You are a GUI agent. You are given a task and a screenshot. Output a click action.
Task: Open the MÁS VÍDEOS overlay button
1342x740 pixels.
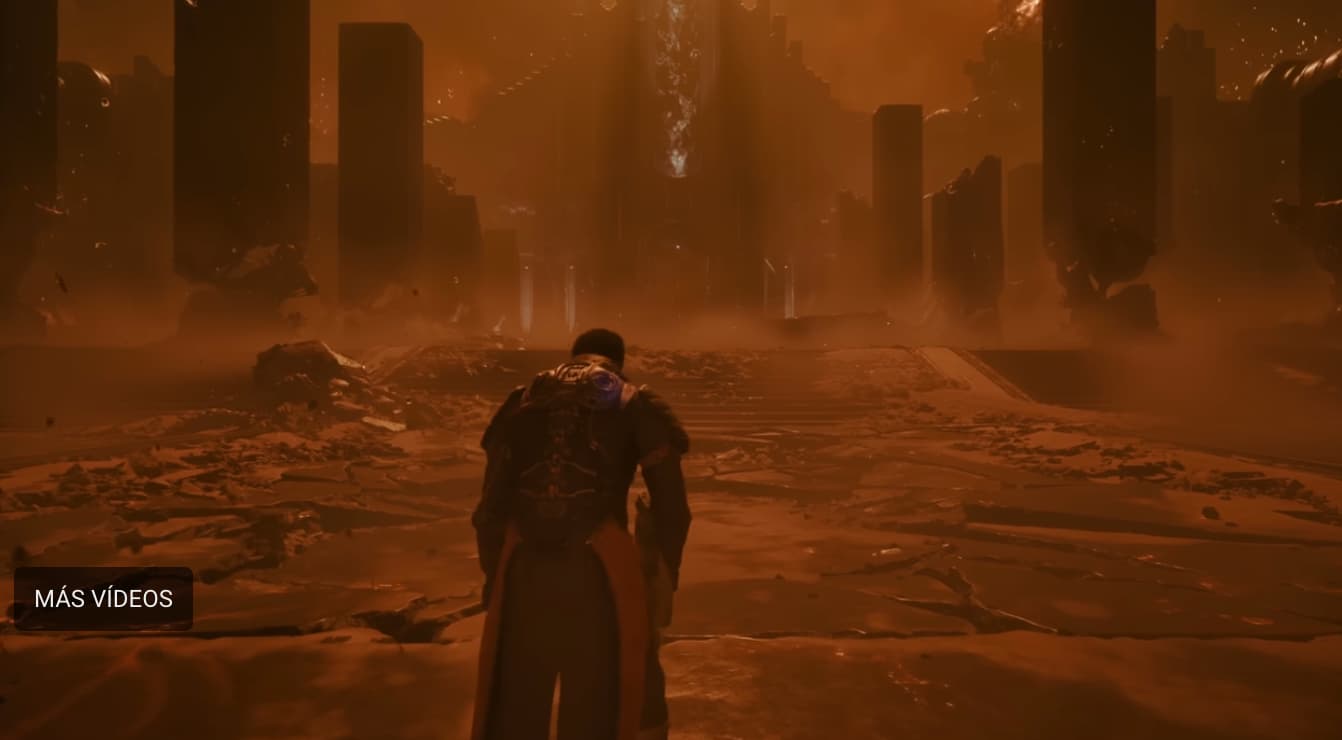pos(103,599)
